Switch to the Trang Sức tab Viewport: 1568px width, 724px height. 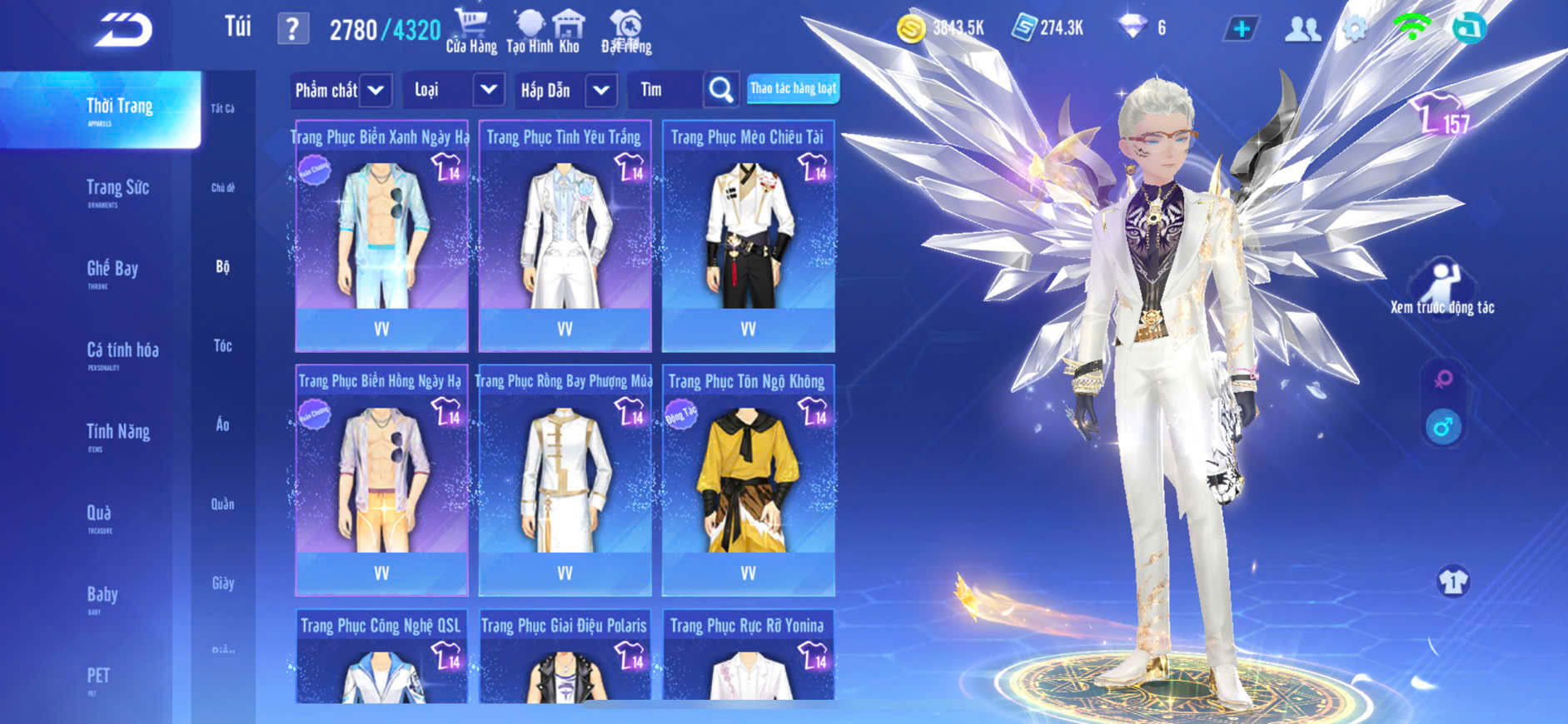pos(117,191)
